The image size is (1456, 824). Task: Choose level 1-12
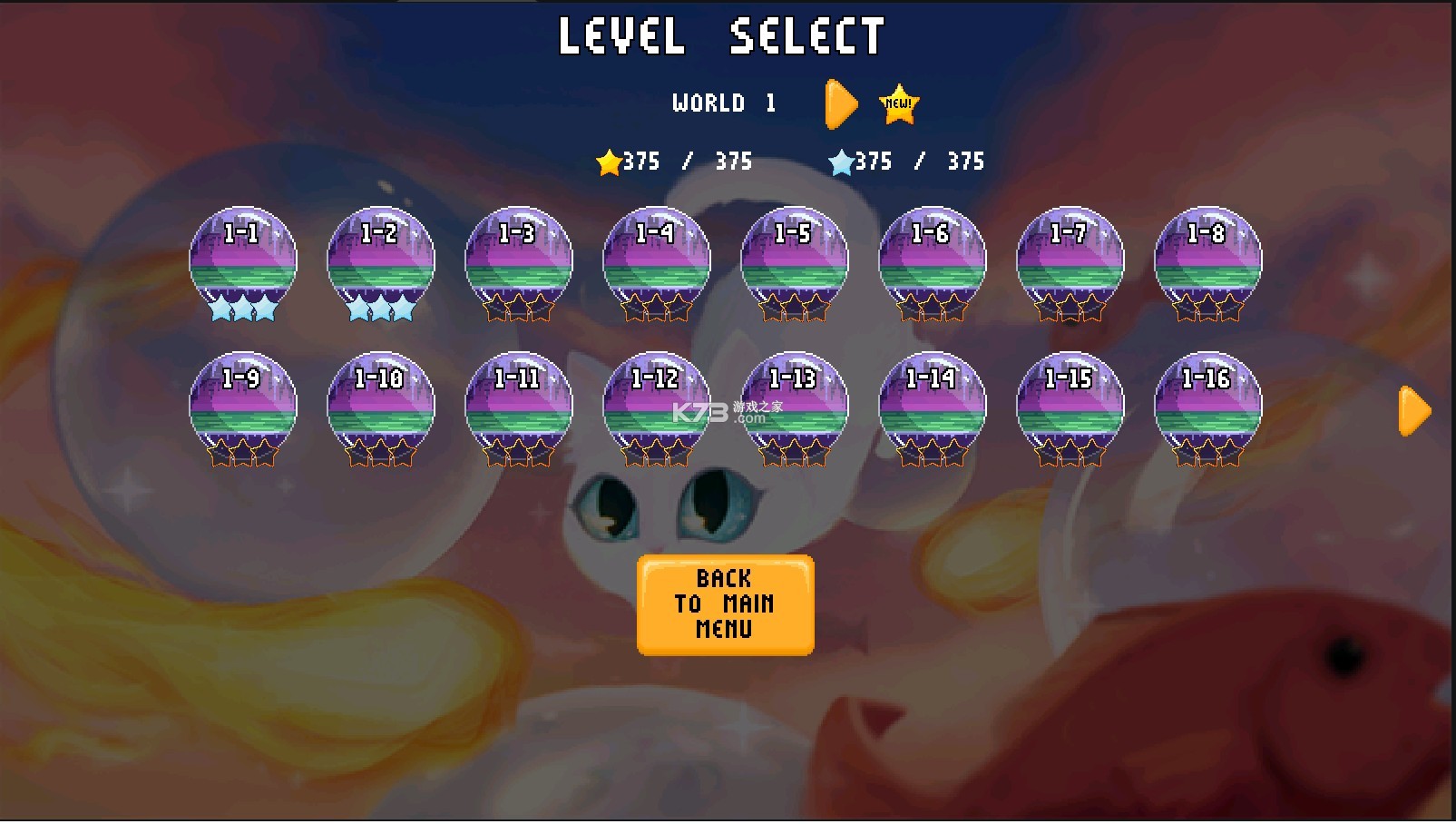click(657, 406)
